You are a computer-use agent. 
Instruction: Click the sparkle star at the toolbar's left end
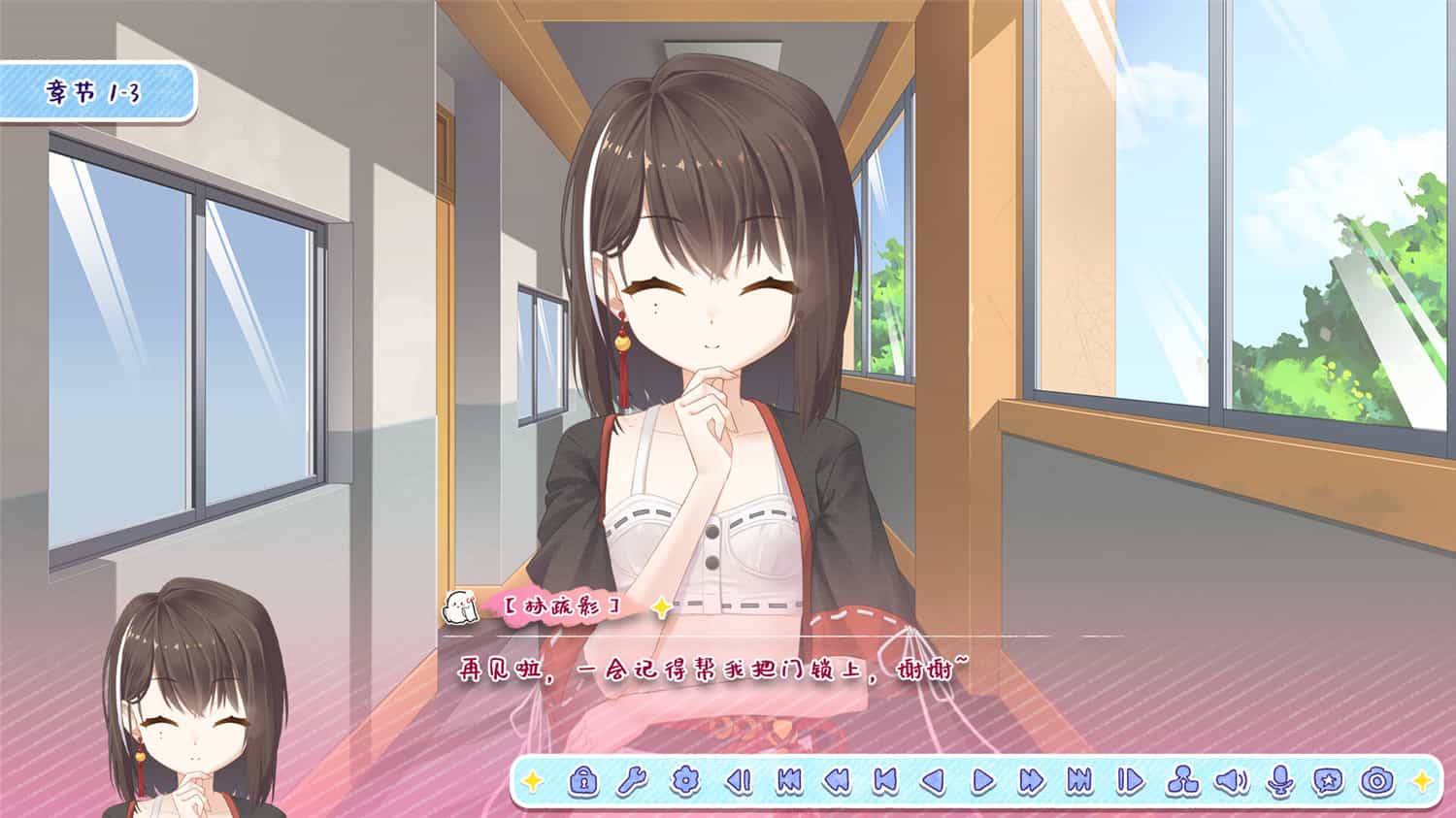click(535, 778)
